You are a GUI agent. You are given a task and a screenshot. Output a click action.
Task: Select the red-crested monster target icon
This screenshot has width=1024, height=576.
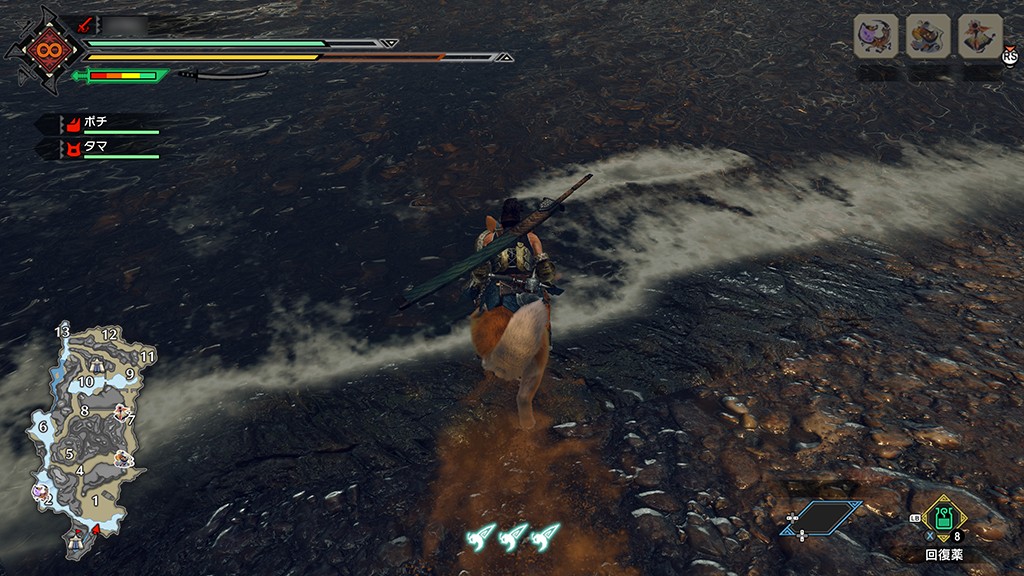(980, 36)
